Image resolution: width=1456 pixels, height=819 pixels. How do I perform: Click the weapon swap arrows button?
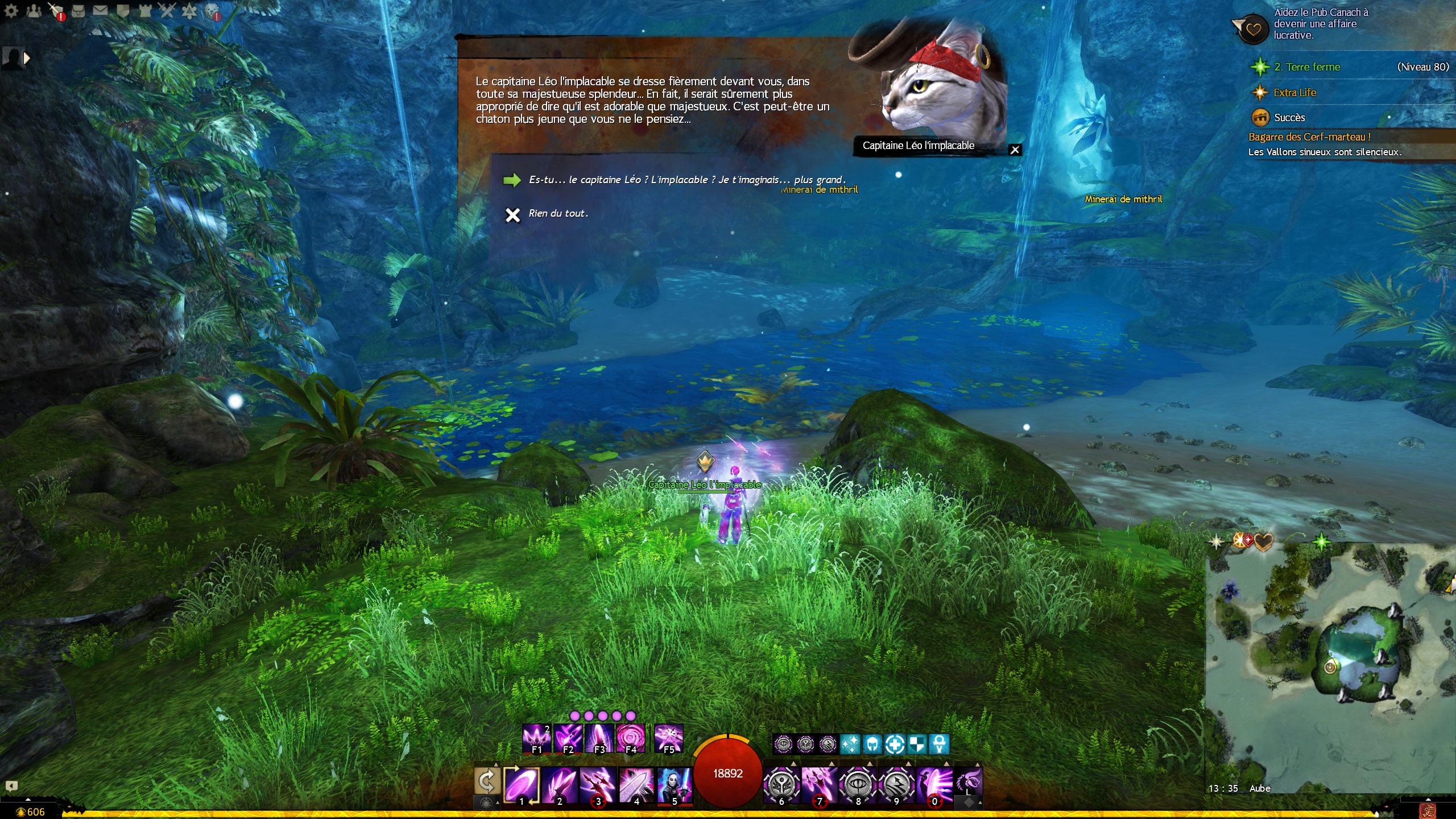coord(487,781)
